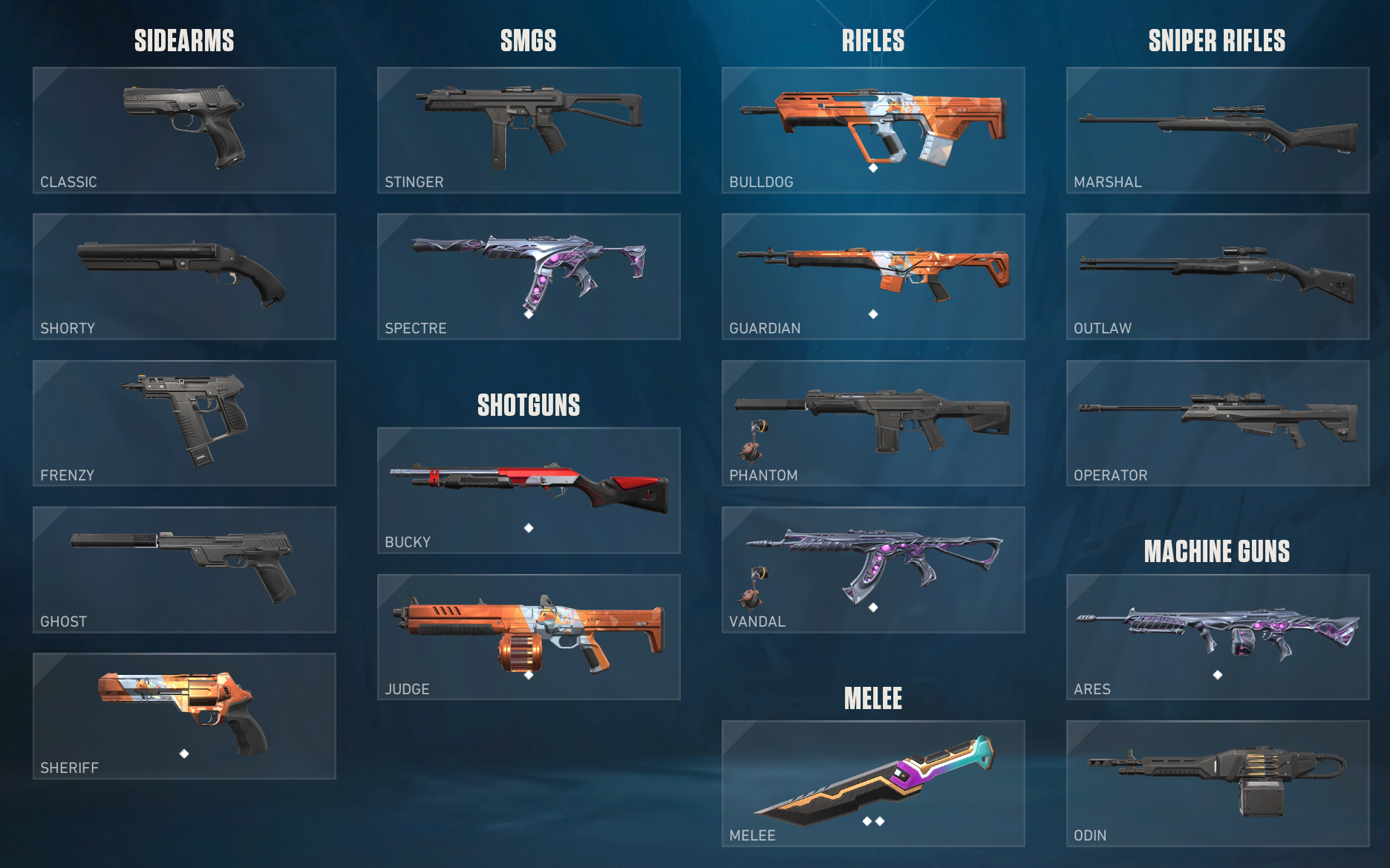Open the Vandal rifle tile
1390x868 pixels.
point(873,570)
